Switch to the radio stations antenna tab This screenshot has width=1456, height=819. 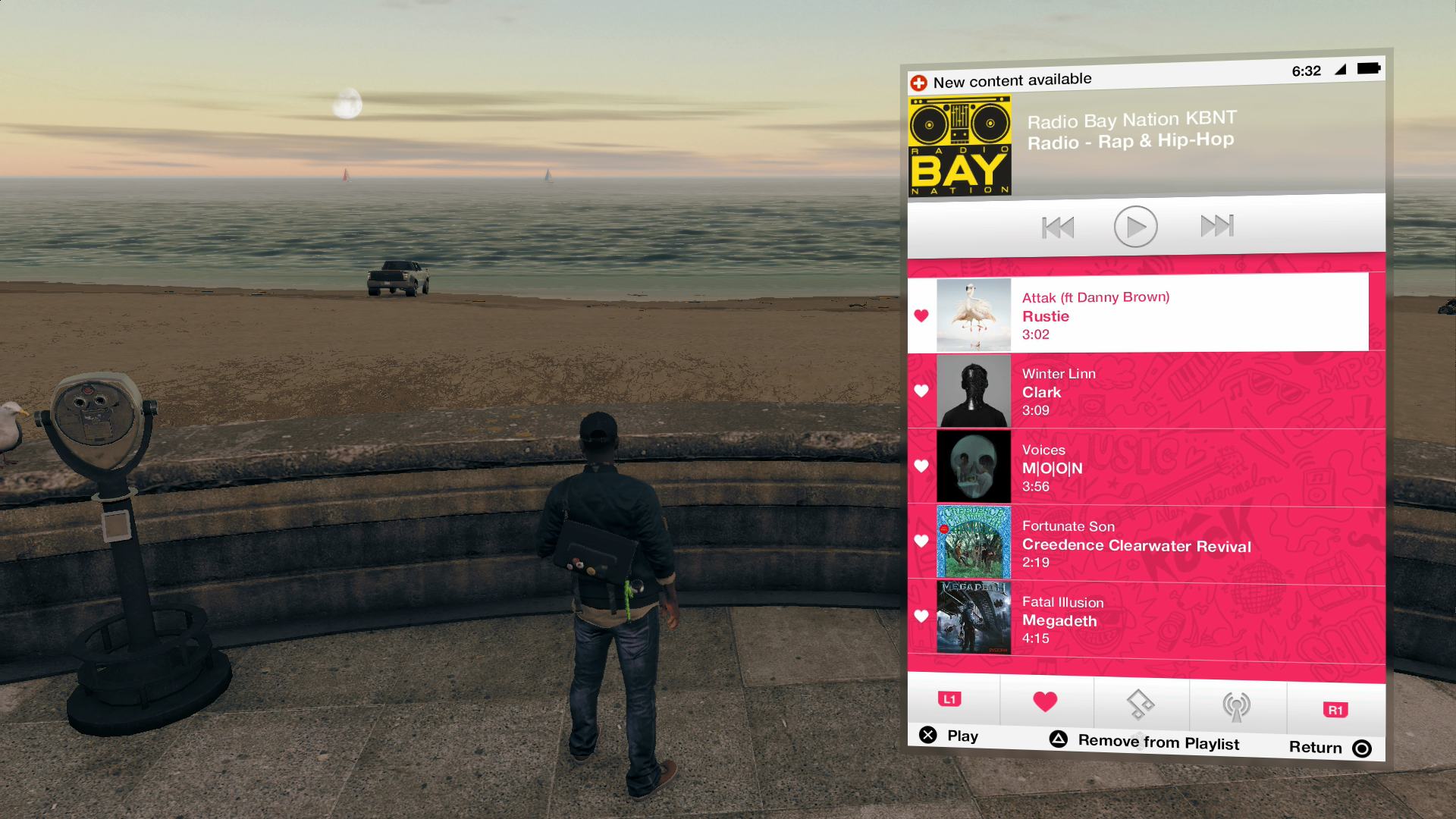(1236, 705)
